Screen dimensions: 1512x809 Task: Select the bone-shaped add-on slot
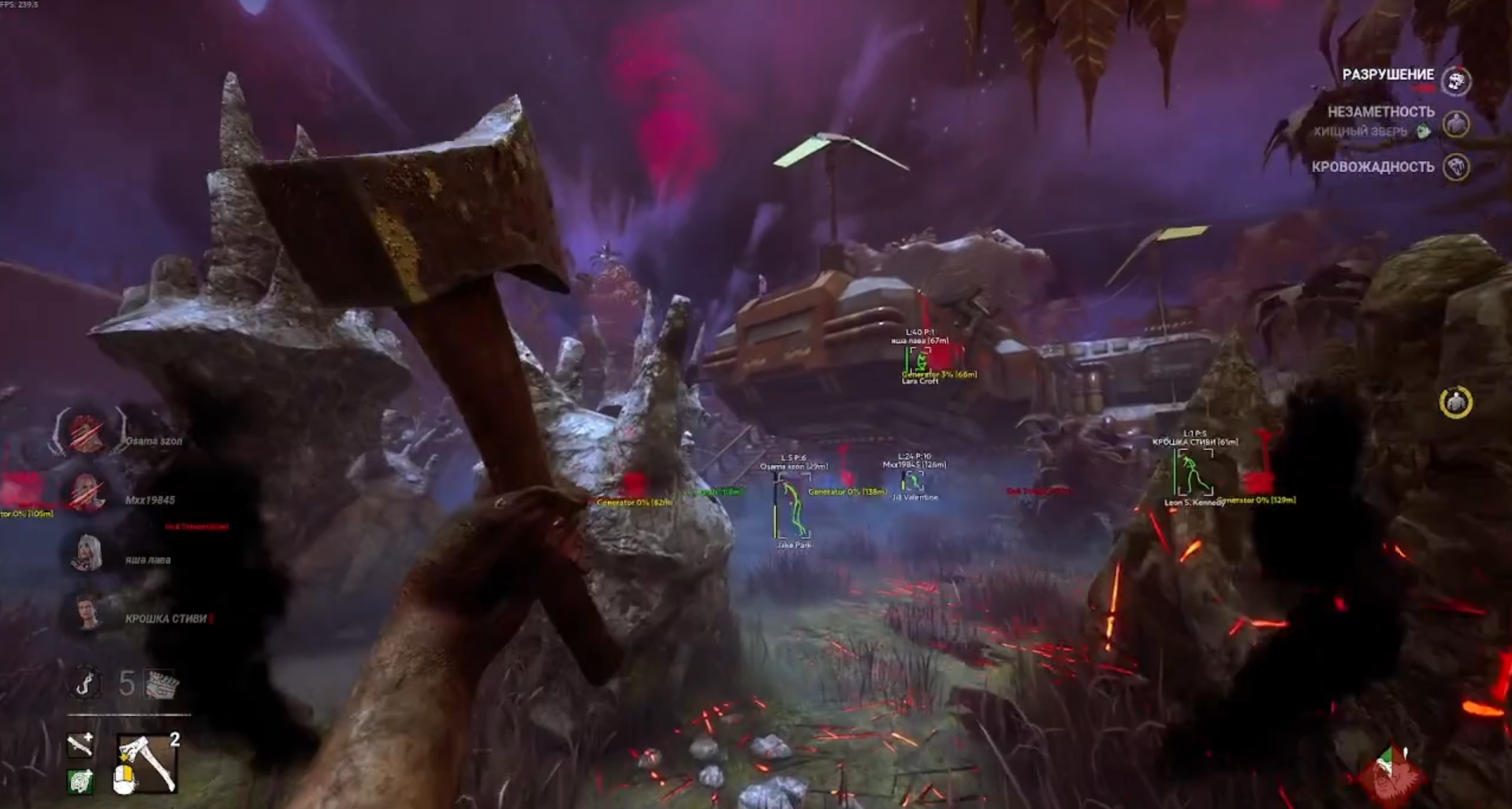click(x=80, y=744)
